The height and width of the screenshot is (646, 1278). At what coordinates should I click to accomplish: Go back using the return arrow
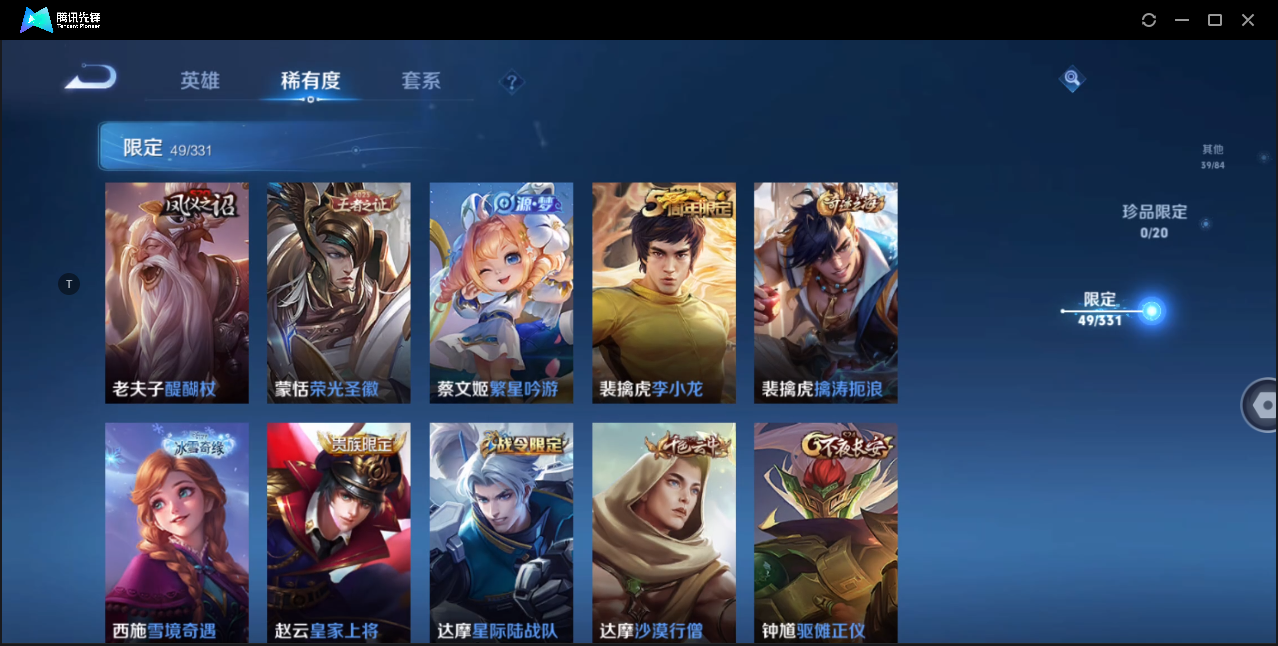91,78
